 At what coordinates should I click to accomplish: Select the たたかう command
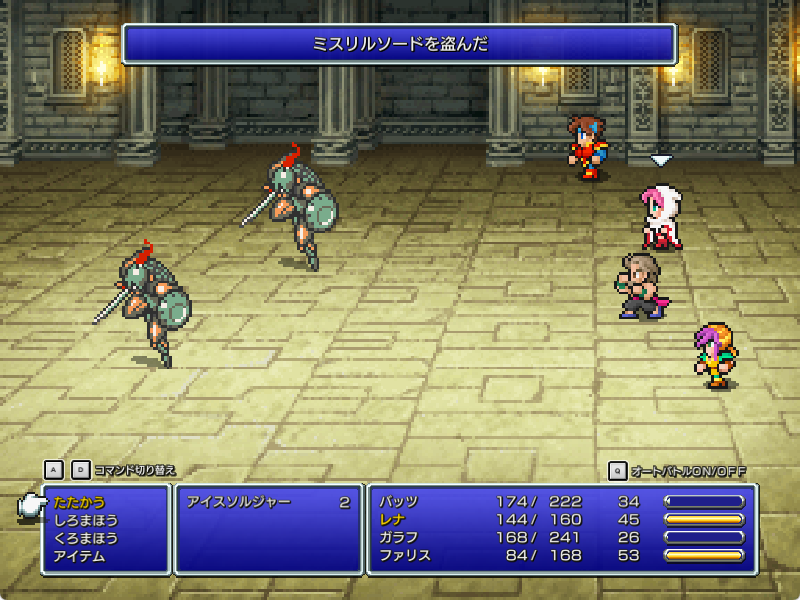coord(79,502)
